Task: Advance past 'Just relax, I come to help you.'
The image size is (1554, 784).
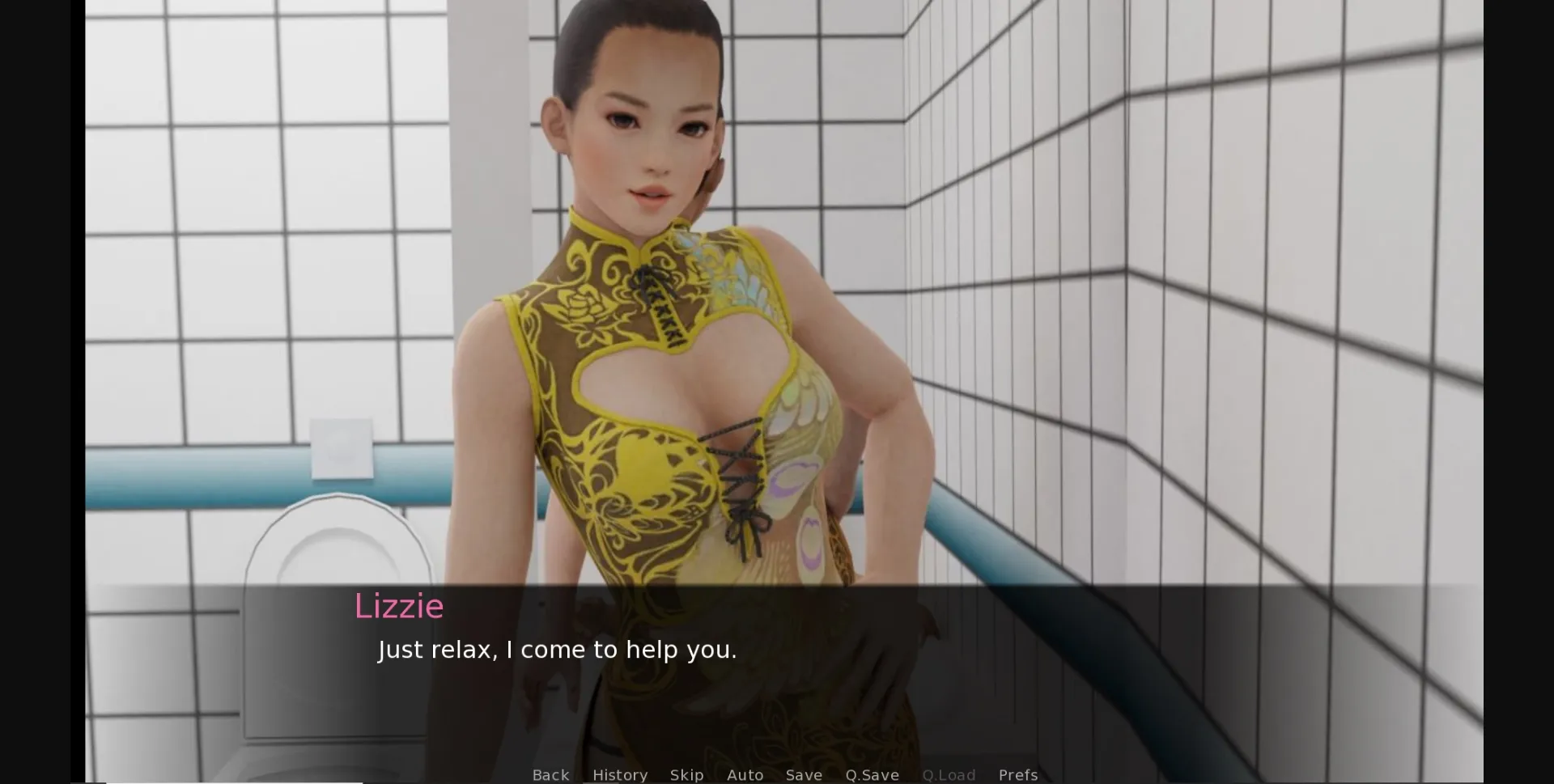Action: [x=557, y=649]
